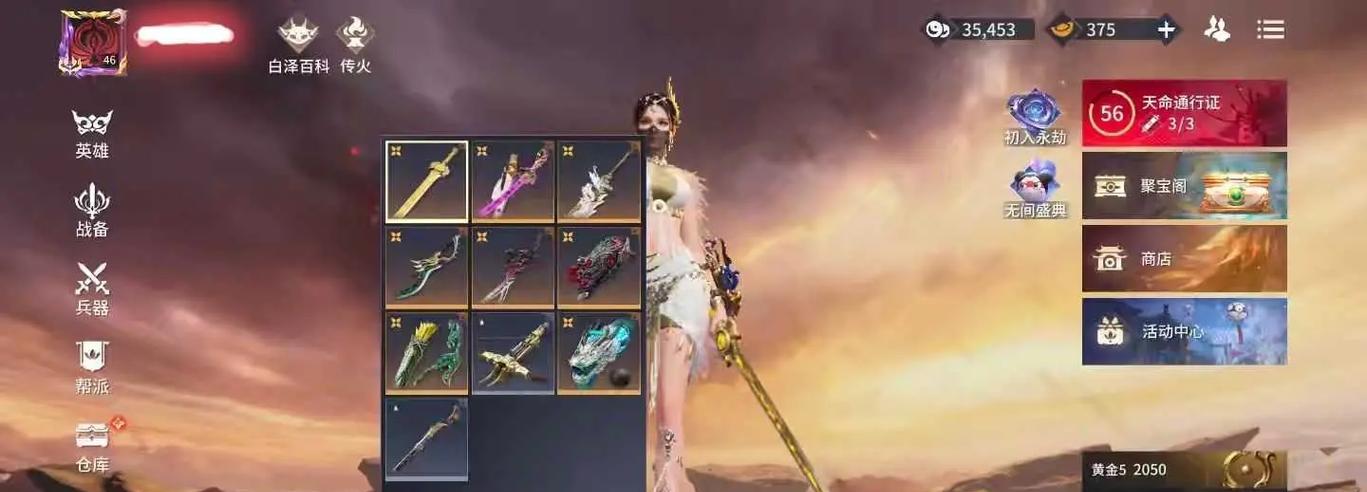Open the 无间盛典 event icon
1367x492 pixels.
point(1034,189)
